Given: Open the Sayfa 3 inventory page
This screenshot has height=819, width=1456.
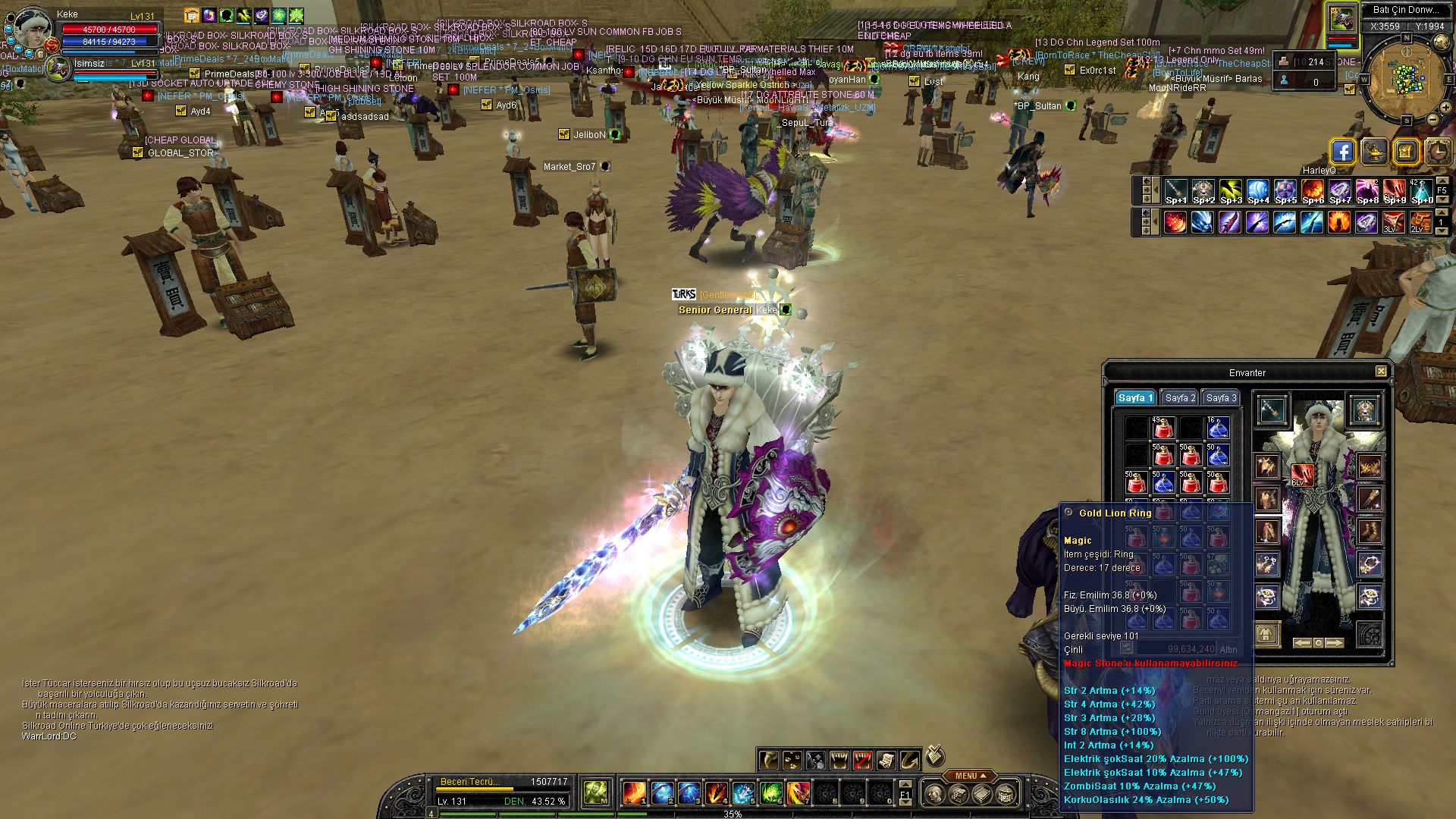Looking at the screenshot, I should pyautogui.click(x=1220, y=398).
